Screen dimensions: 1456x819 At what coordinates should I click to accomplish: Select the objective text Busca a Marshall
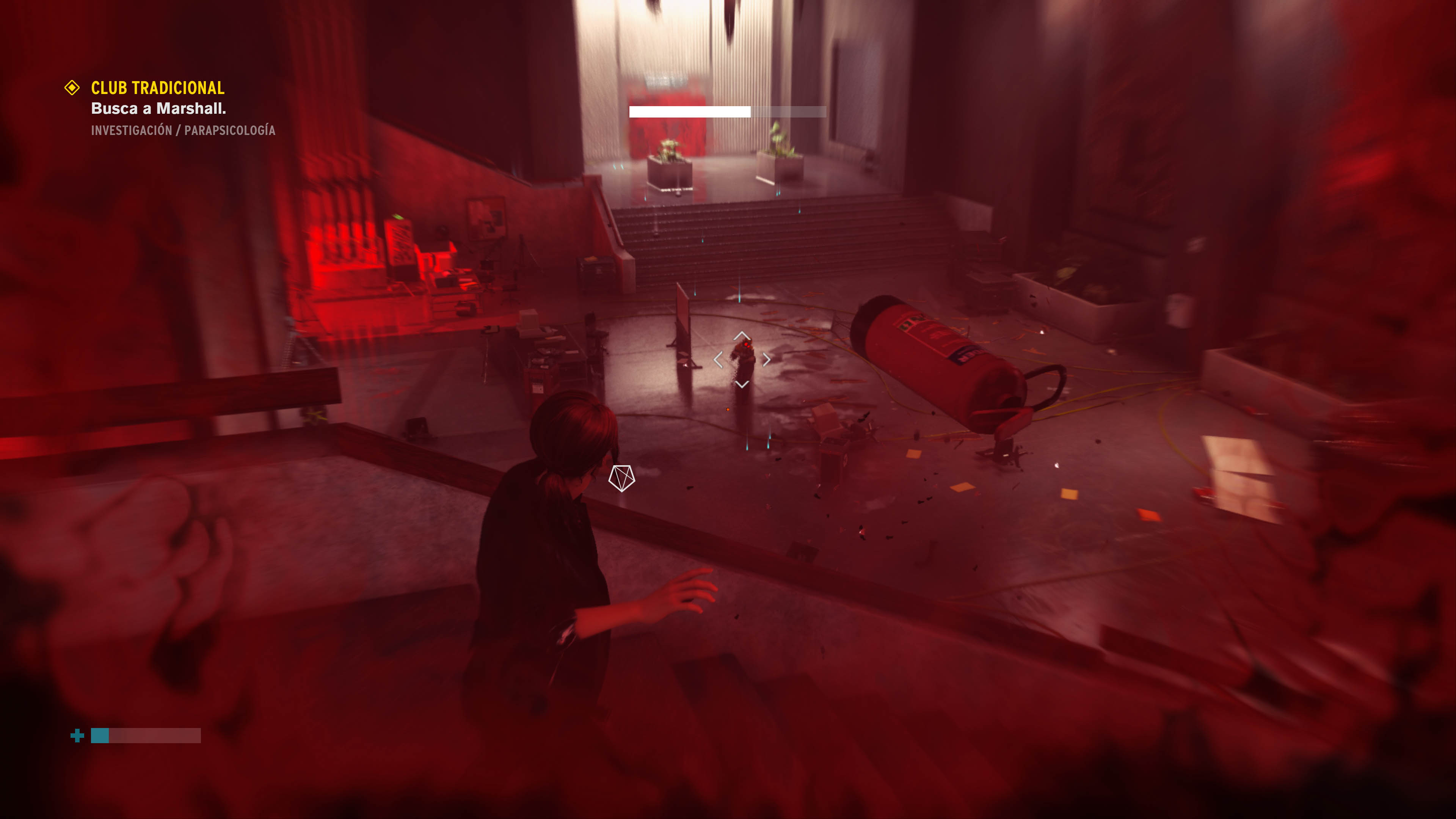(158, 108)
